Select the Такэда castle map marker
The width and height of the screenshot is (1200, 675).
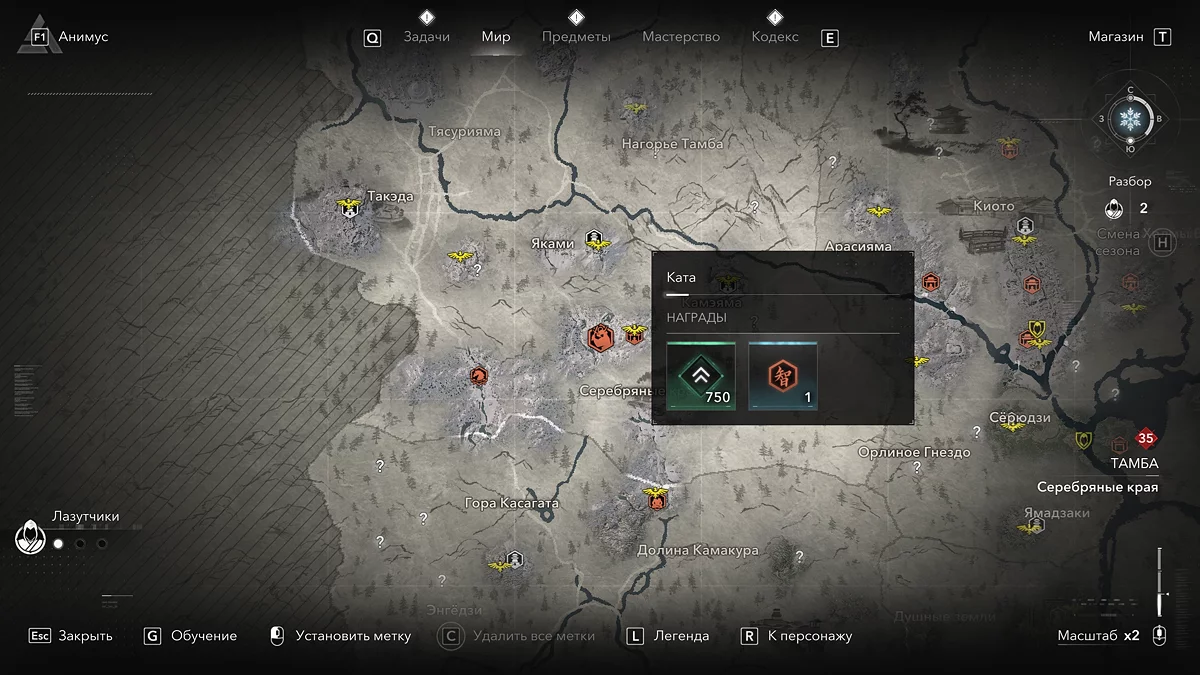tap(349, 208)
